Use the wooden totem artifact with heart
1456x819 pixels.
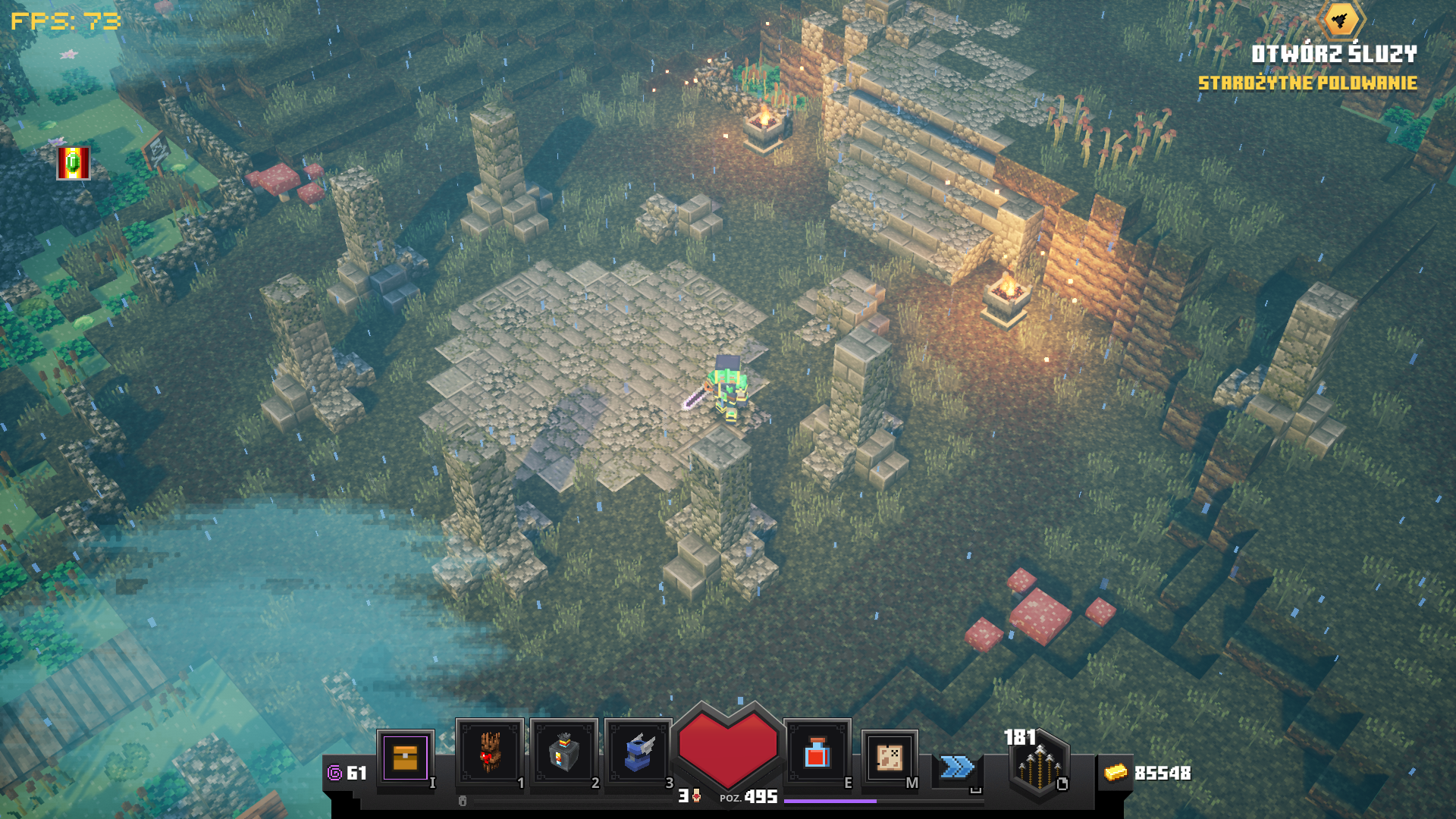tap(489, 753)
